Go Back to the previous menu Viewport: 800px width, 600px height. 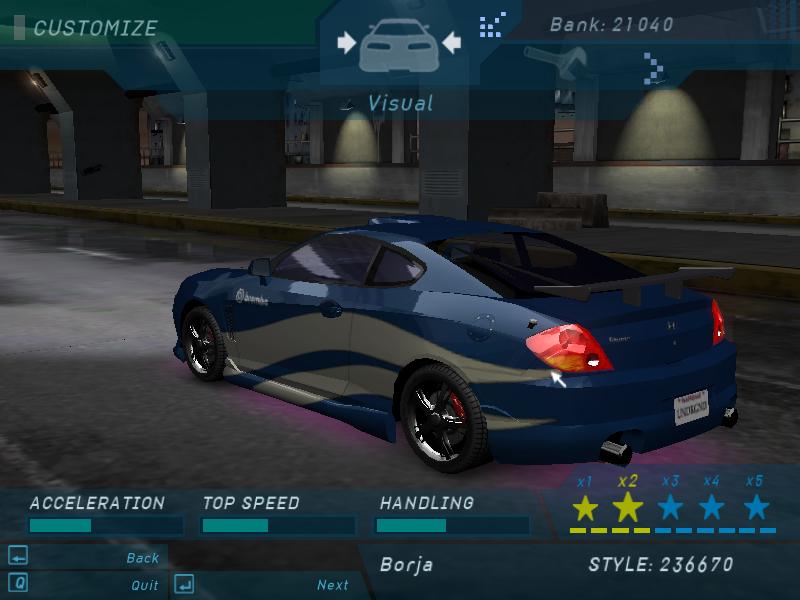(x=142, y=558)
